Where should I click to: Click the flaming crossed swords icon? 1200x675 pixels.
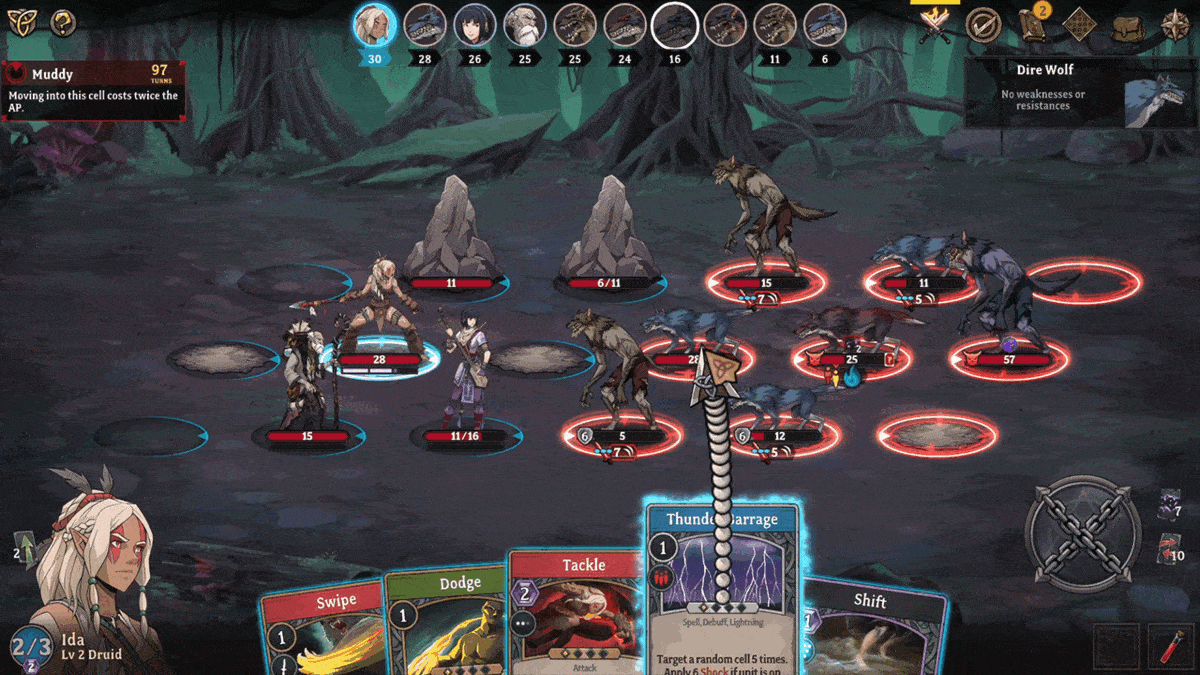(936, 25)
